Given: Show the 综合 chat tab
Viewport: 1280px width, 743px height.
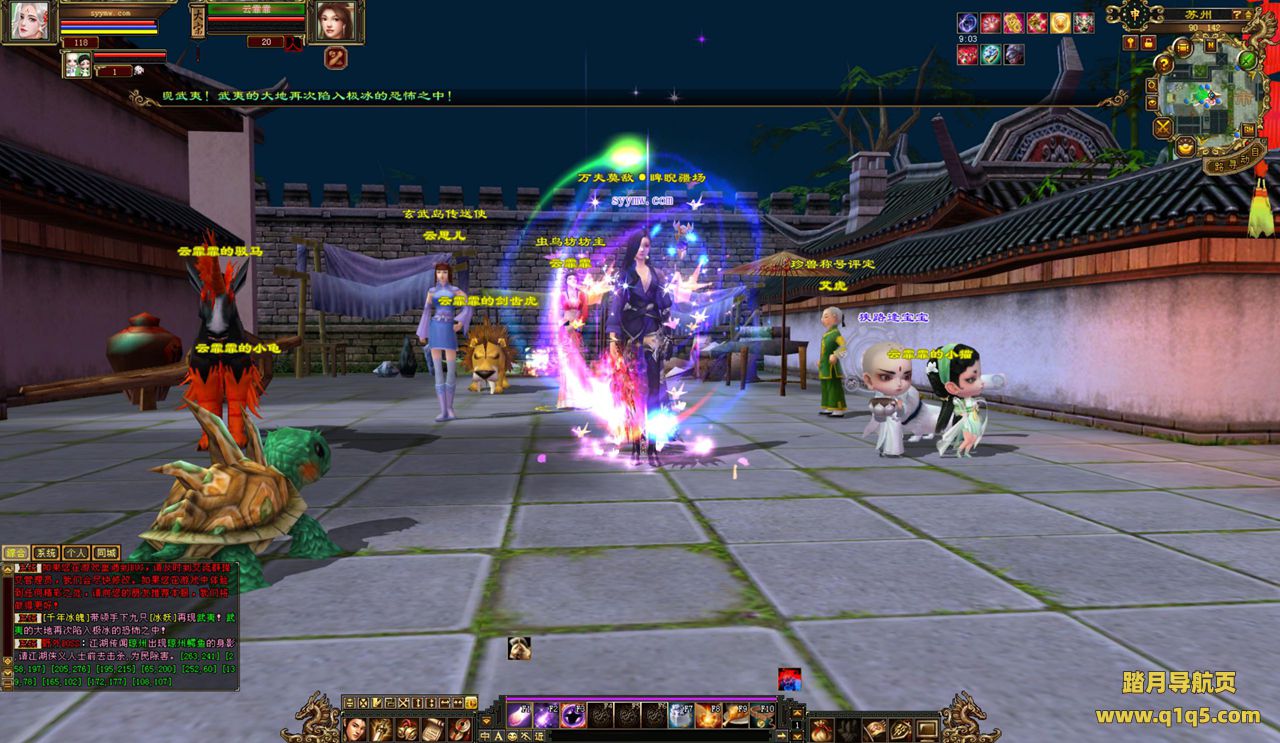Looking at the screenshot, I should coord(16,552).
